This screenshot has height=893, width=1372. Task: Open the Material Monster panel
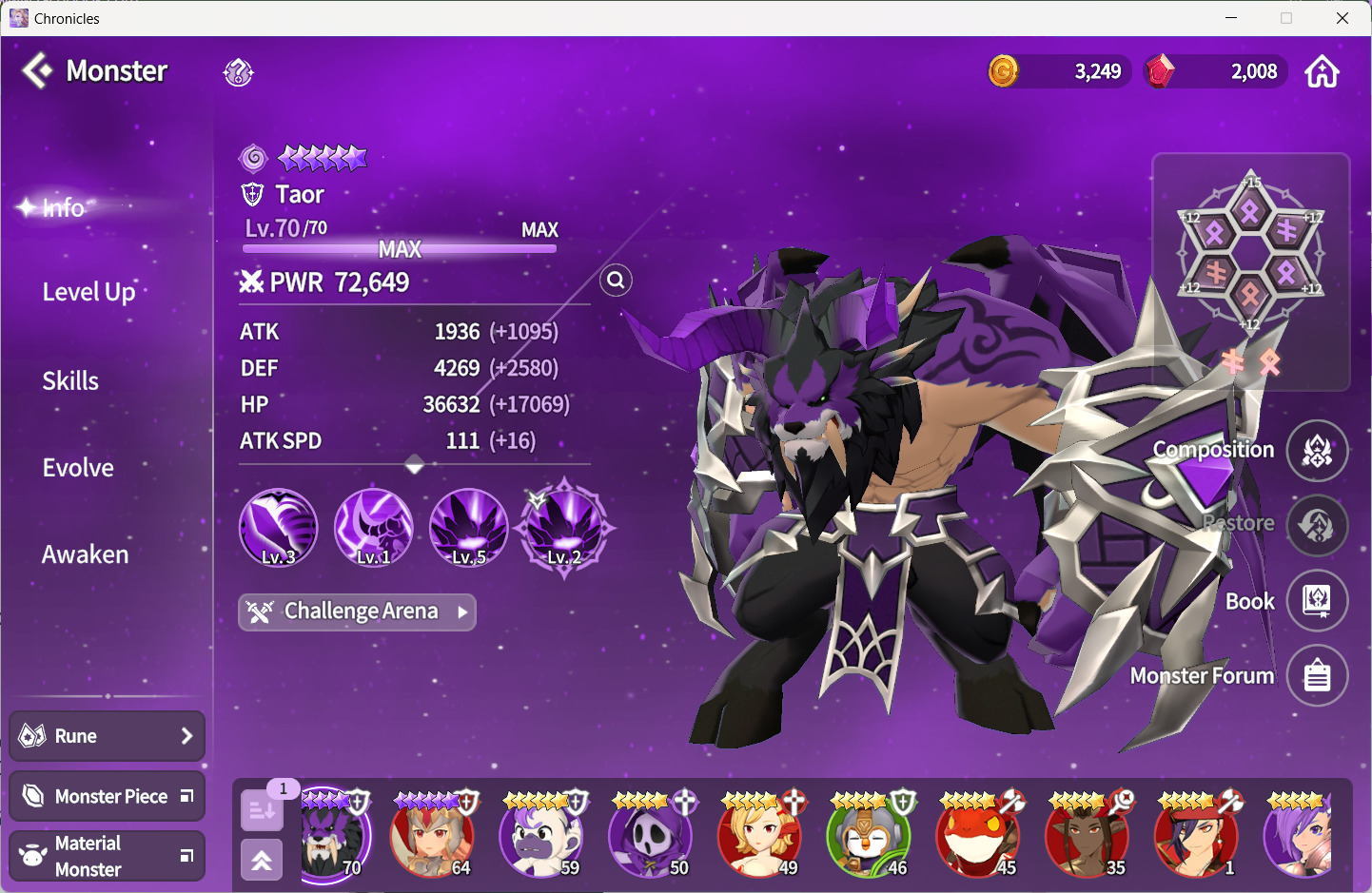click(107, 856)
